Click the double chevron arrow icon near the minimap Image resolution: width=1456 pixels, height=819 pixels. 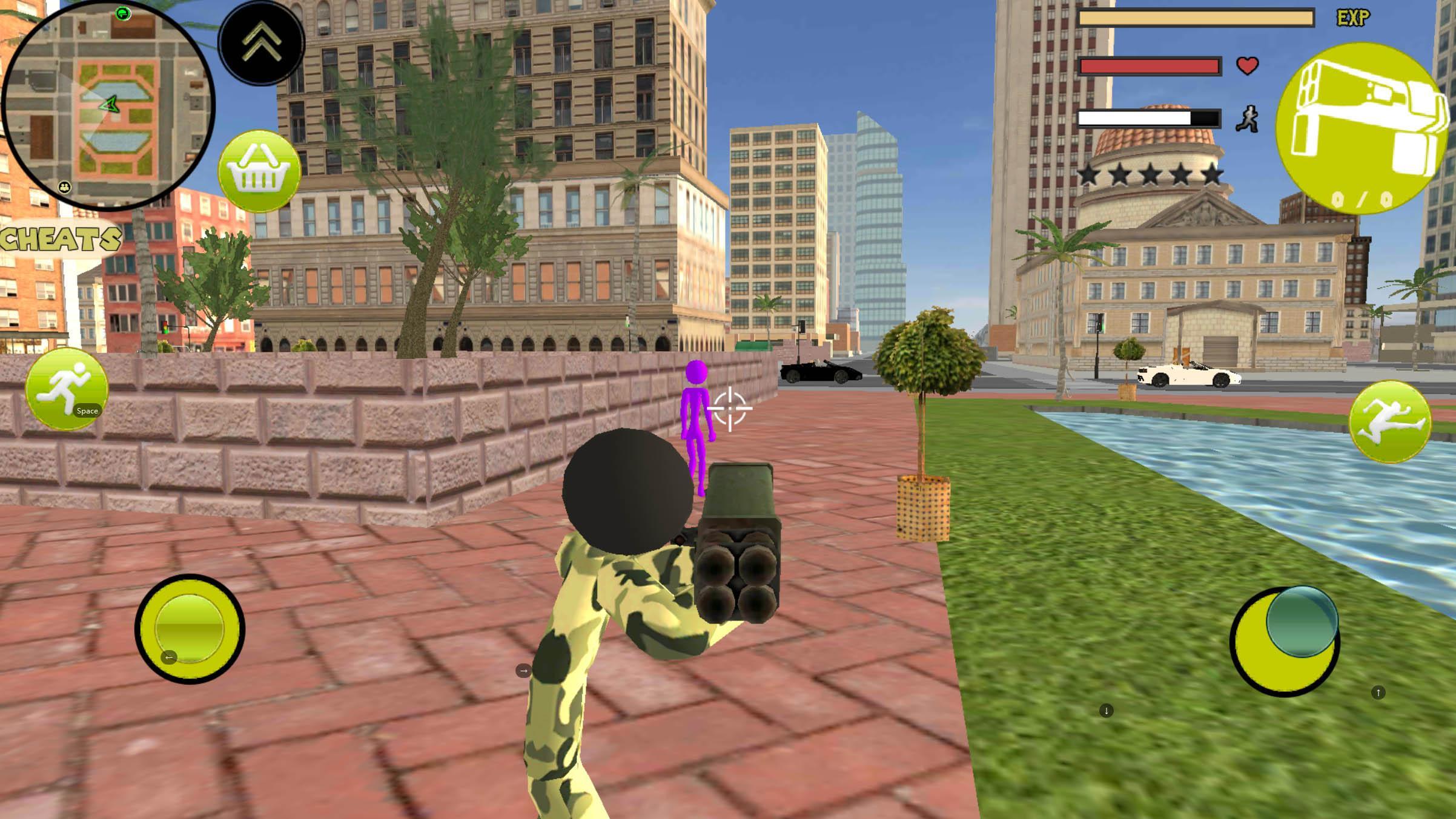coord(260,44)
